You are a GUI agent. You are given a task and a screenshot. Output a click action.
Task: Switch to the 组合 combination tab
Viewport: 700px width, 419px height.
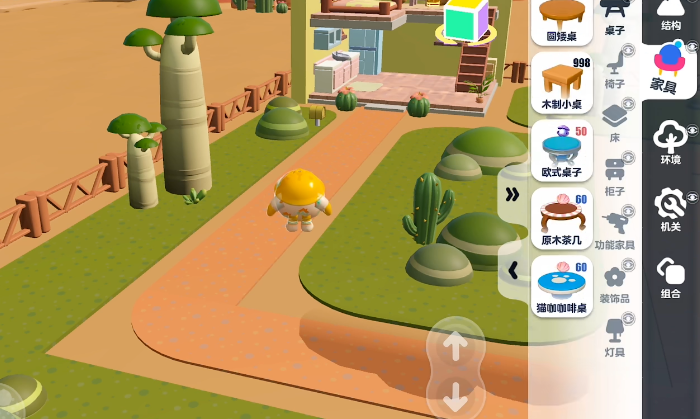click(670, 278)
